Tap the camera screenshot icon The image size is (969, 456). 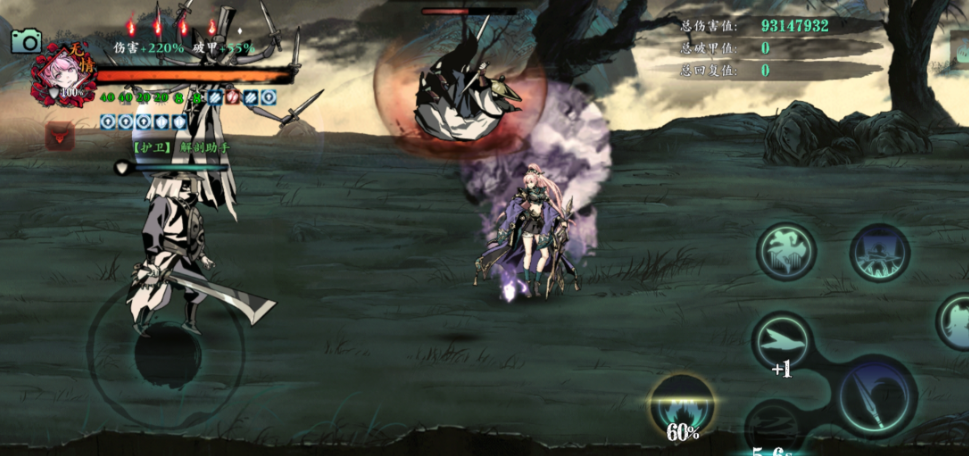point(26,40)
